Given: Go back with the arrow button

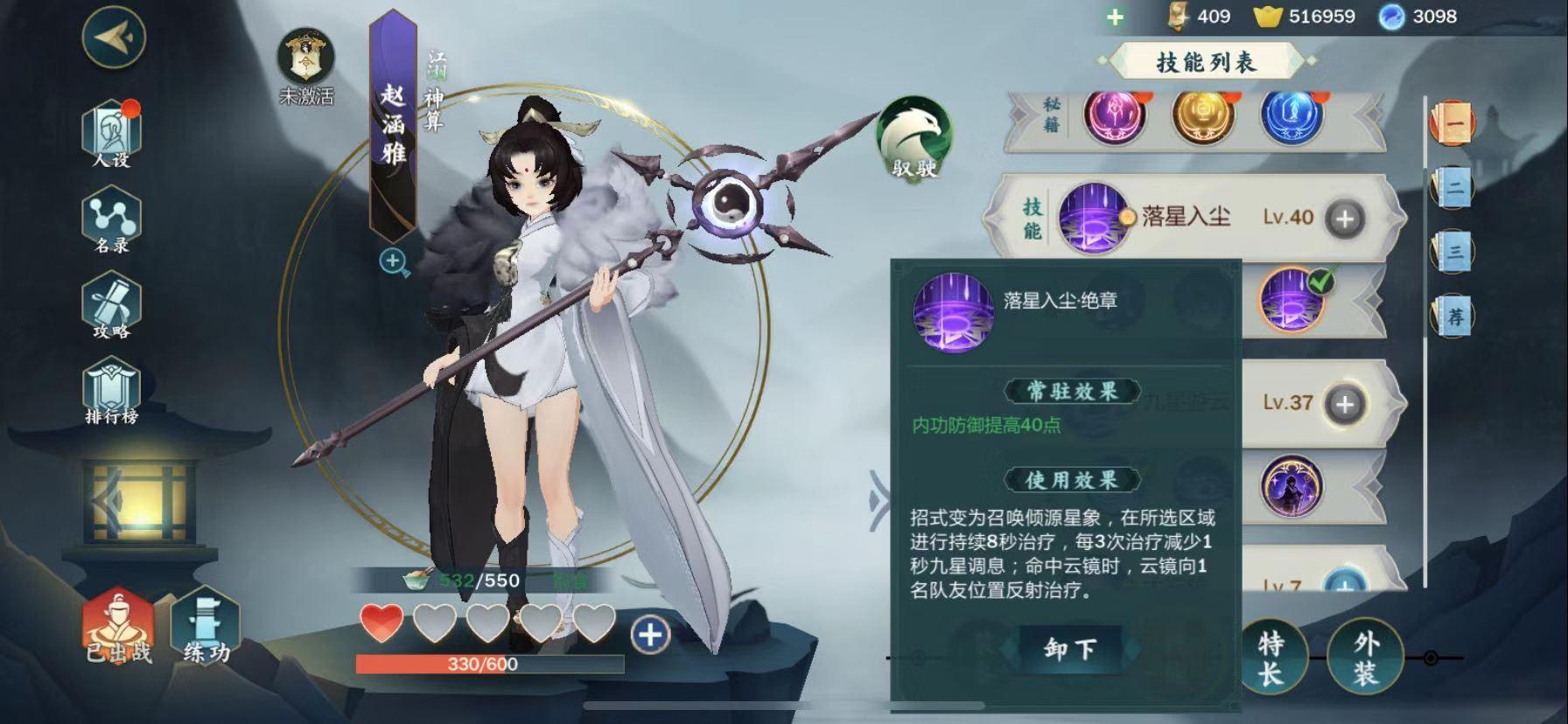Looking at the screenshot, I should click(x=113, y=36).
